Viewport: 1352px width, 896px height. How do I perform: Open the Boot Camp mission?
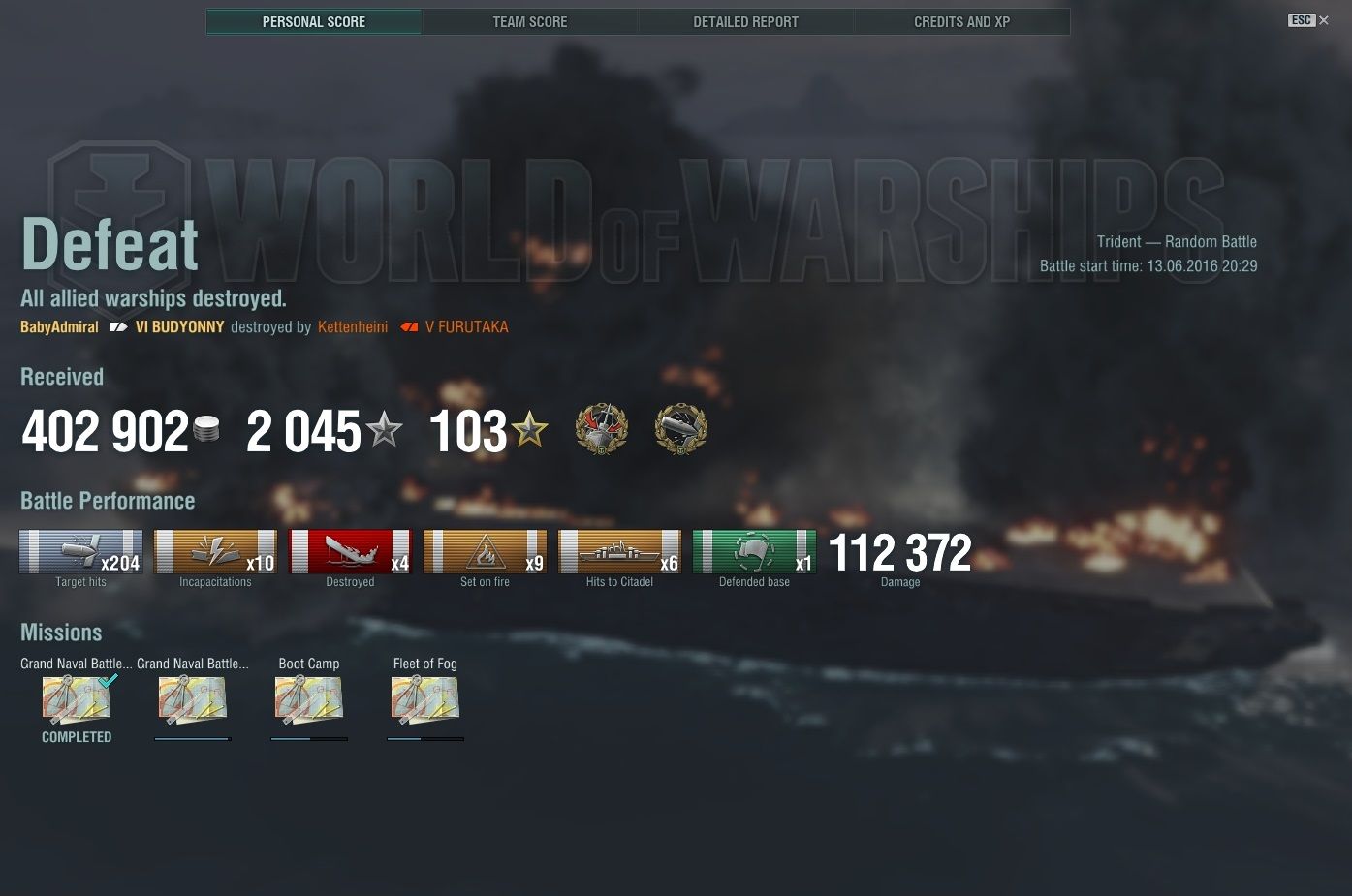tap(309, 699)
